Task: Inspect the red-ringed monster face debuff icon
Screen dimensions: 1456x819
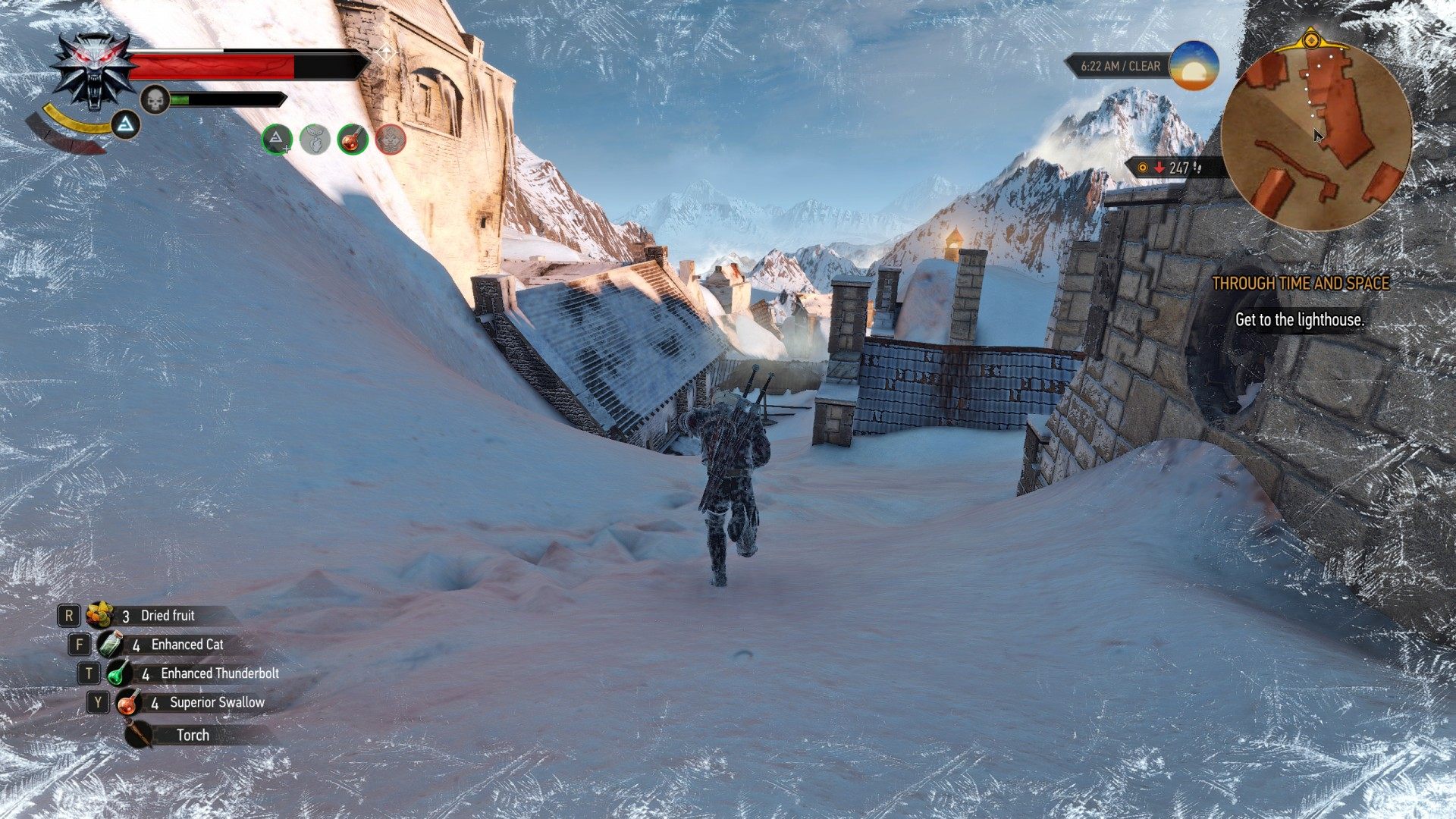Action: click(391, 140)
